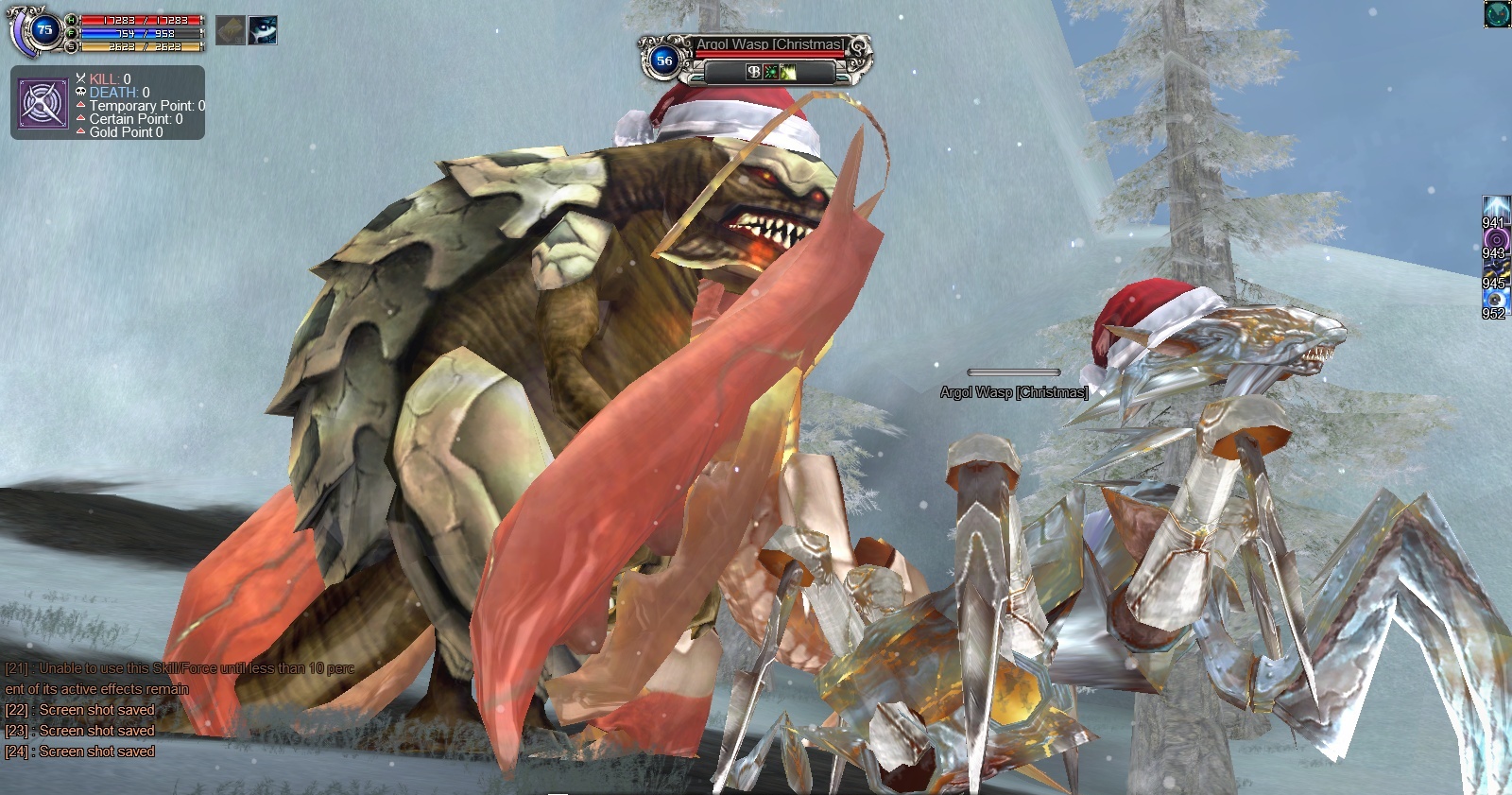Image resolution: width=1512 pixels, height=795 pixels.
Task: Click the player level 75 orb
Action: pos(43,29)
